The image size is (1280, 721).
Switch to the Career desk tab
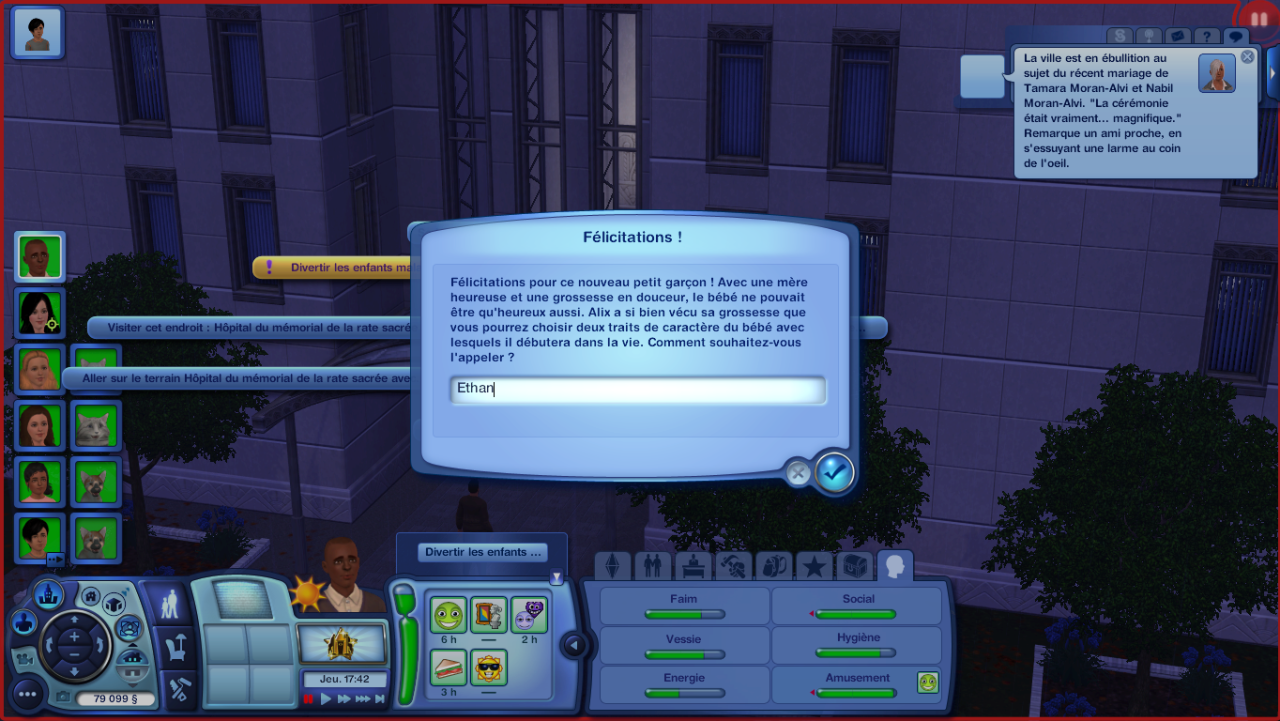tap(693, 567)
